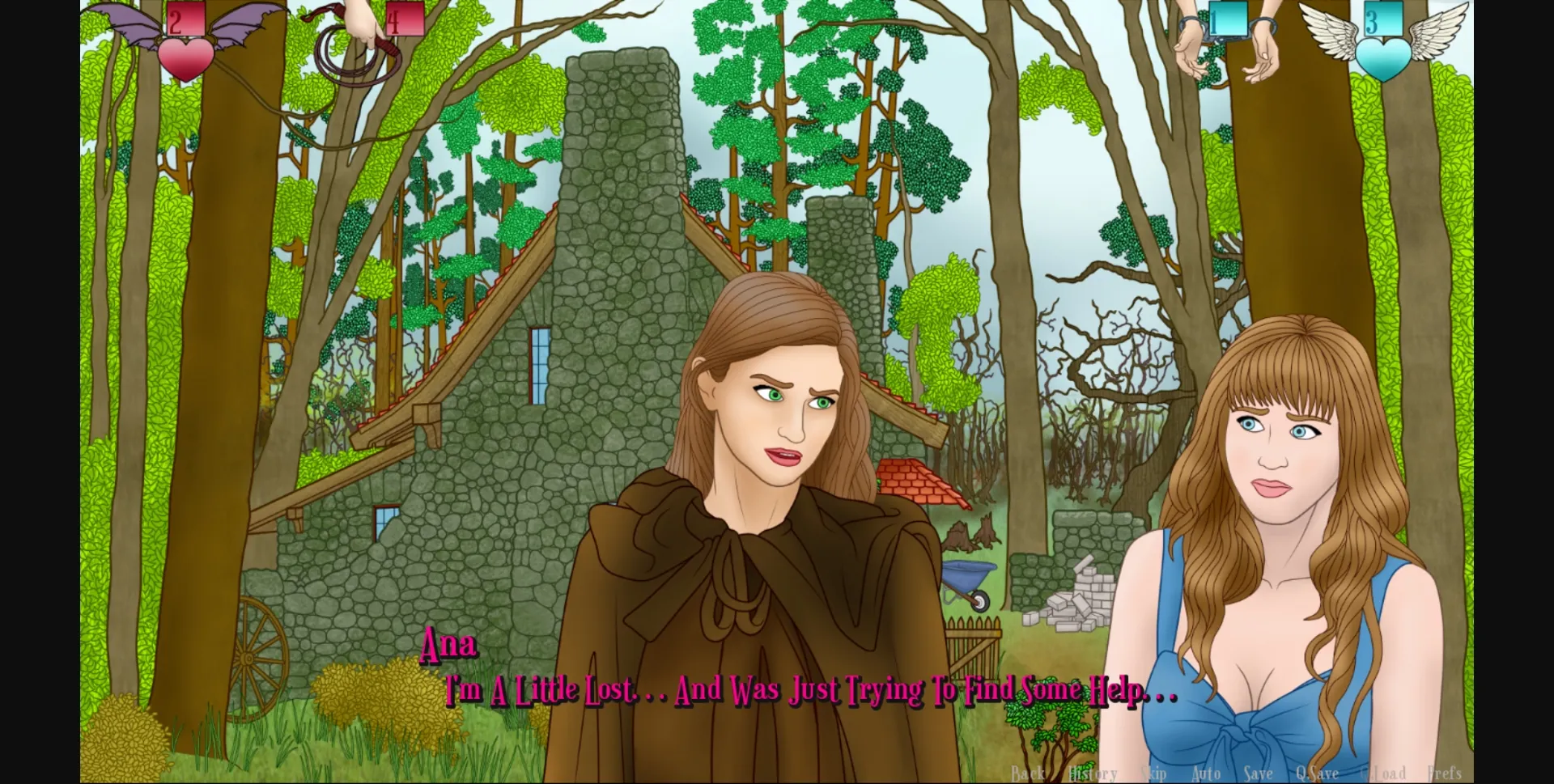Click the Back button to rewind
This screenshot has width=1554, height=784.
[x=1027, y=773]
